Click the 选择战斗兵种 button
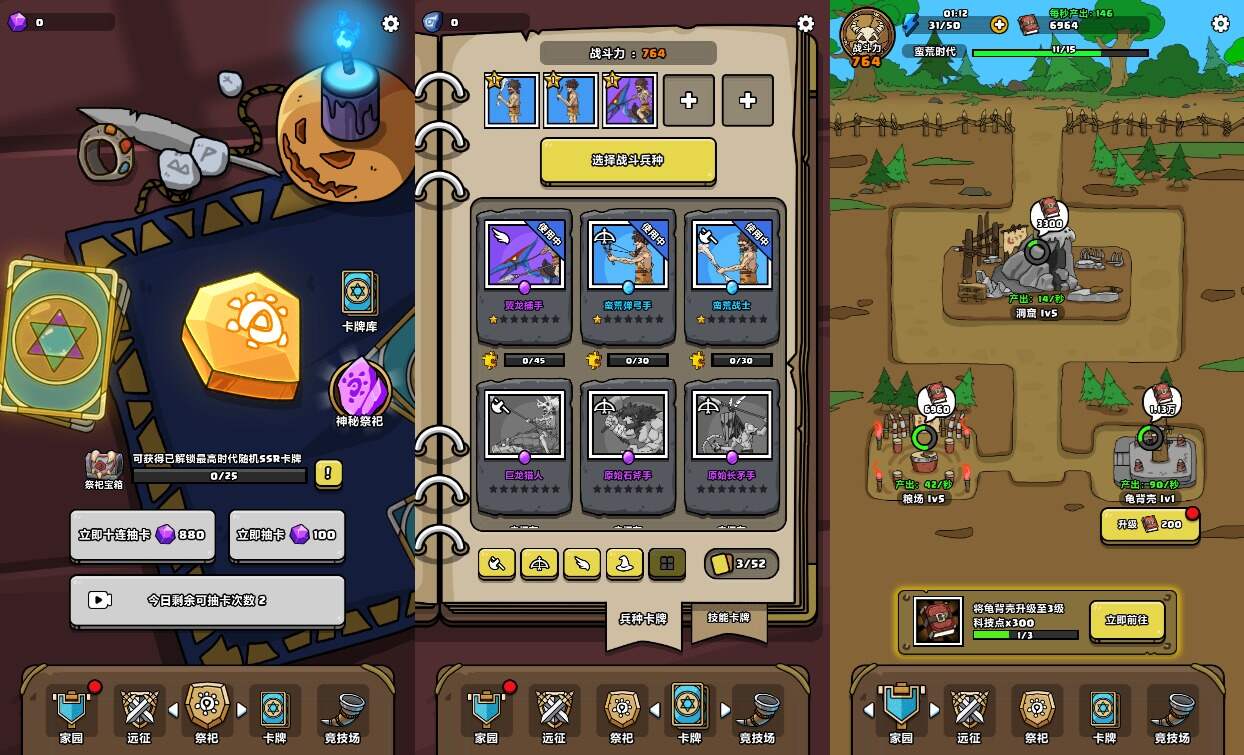The height and width of the screenshot is (755, 1244). (628, 160)
